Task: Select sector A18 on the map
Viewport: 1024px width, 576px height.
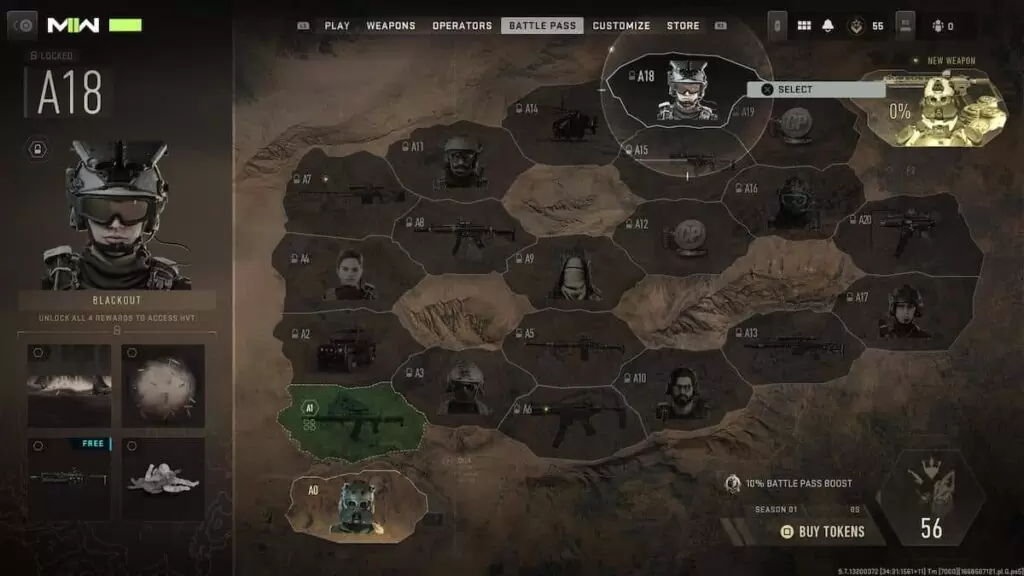Action: 677,92
